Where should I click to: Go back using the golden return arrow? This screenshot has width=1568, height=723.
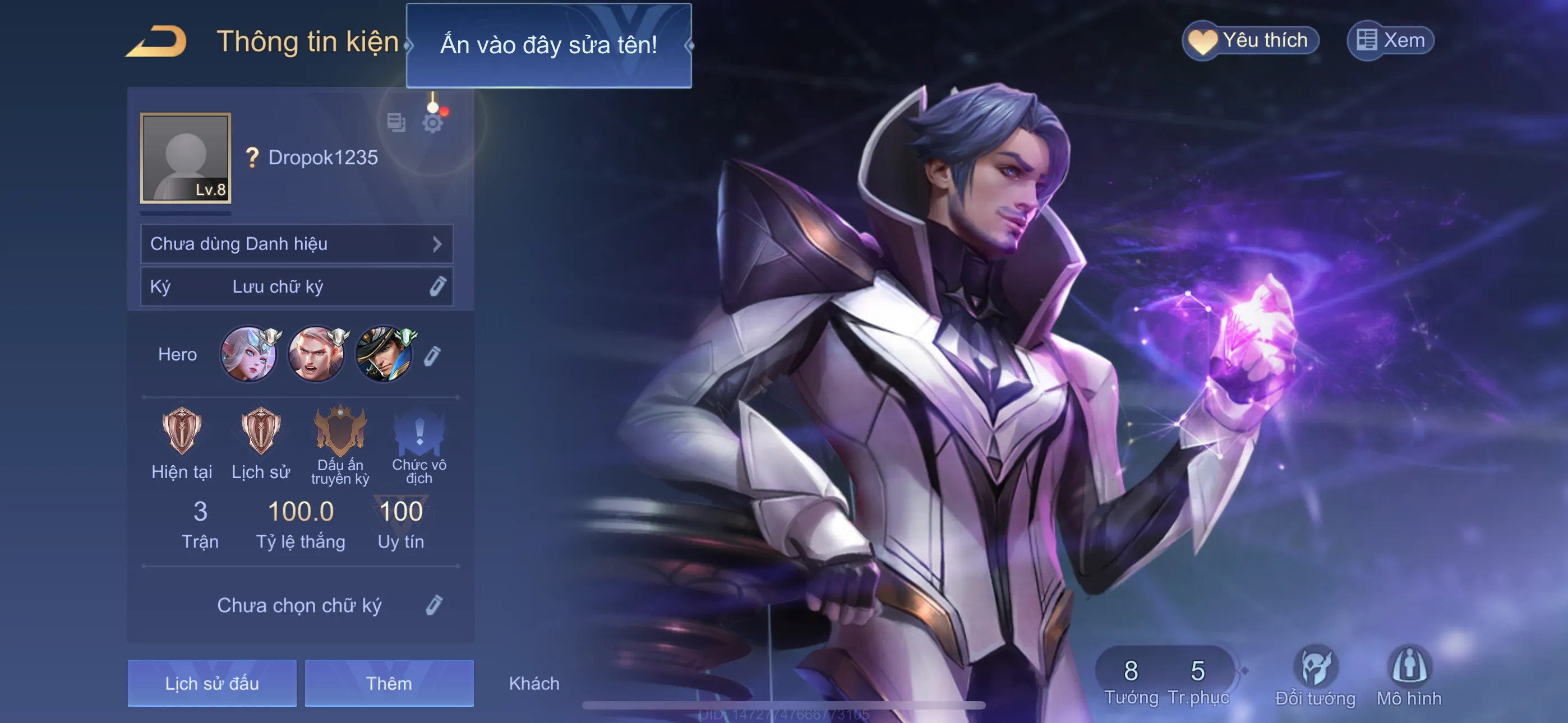point(157,41)
